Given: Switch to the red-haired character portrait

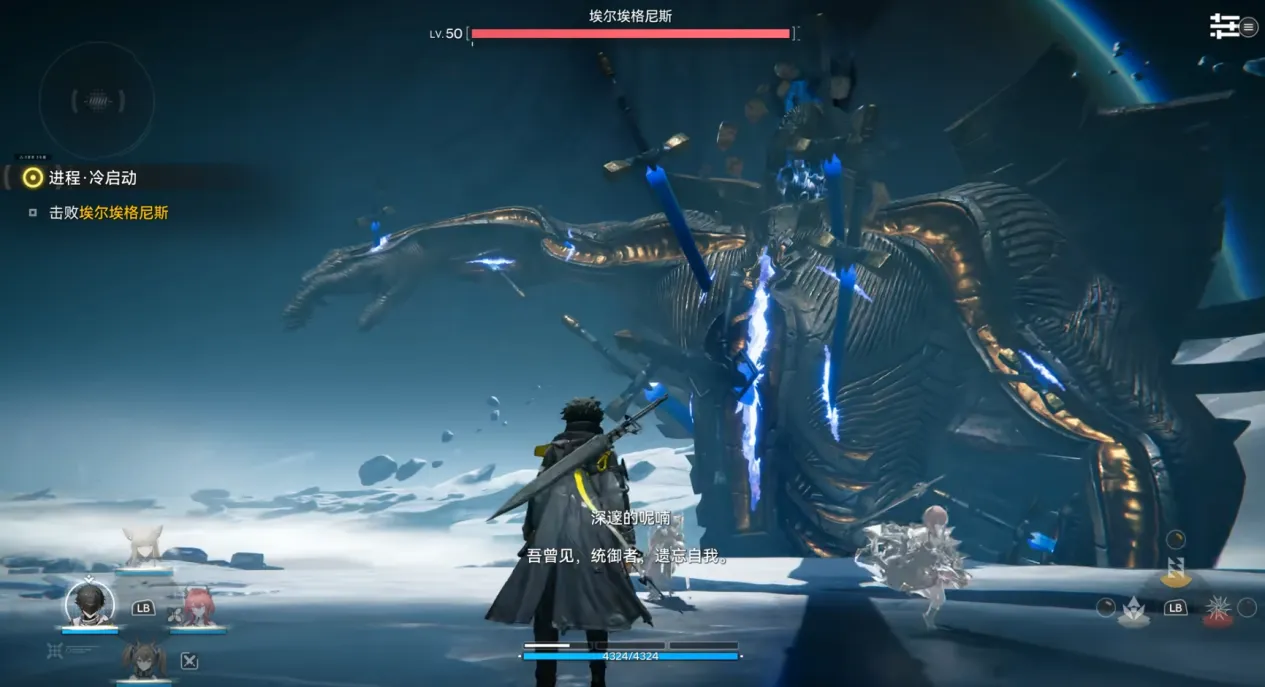Looking at the screenshot, I should coord(196,607).
